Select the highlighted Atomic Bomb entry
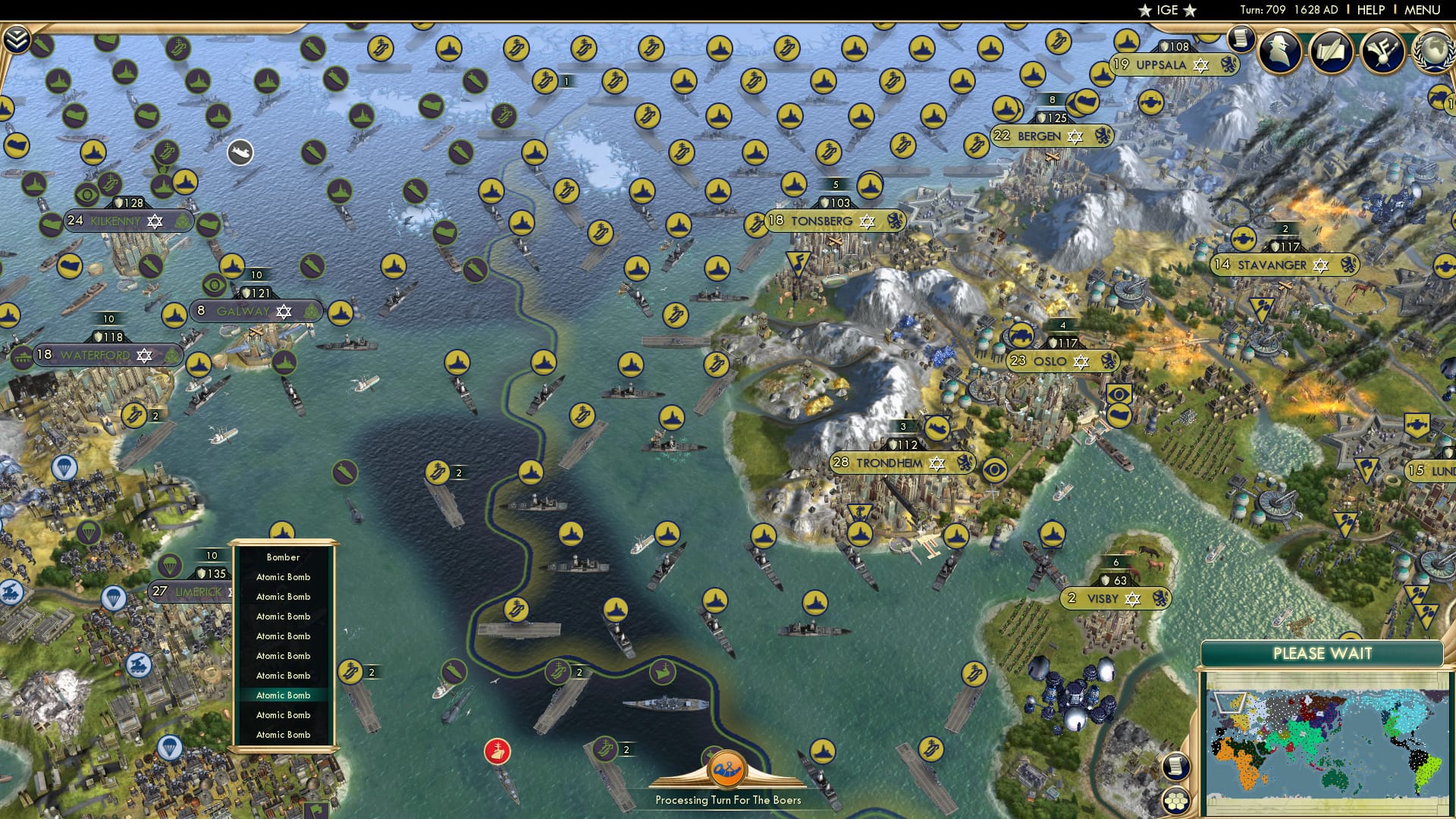The image size is (1456, 819). click(284, 695)
